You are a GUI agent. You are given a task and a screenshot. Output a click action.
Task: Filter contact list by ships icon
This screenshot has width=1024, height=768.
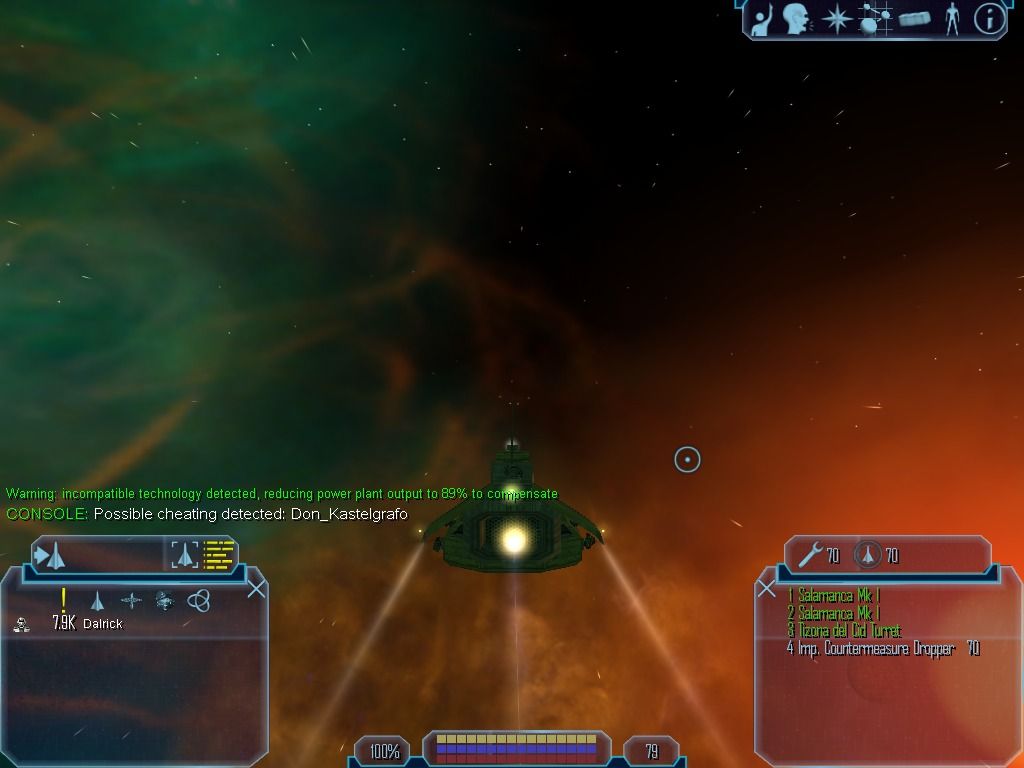pos(97,600)
